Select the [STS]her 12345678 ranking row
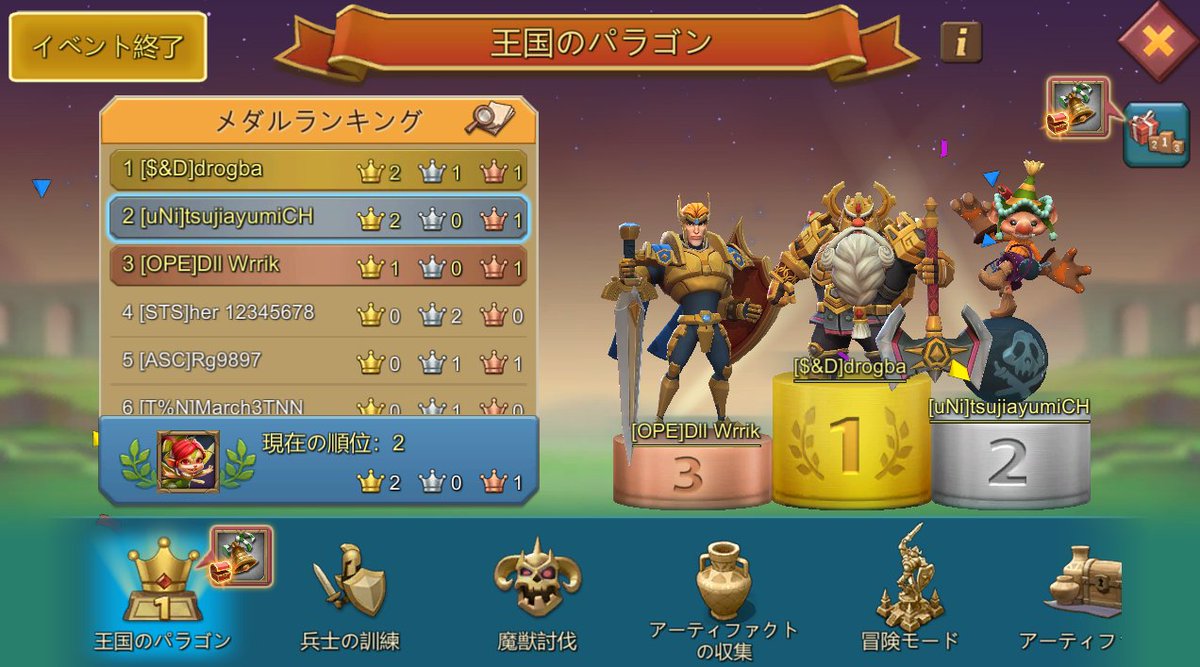Viewport: 1200px width, 667px height. [x=318, y=313]
